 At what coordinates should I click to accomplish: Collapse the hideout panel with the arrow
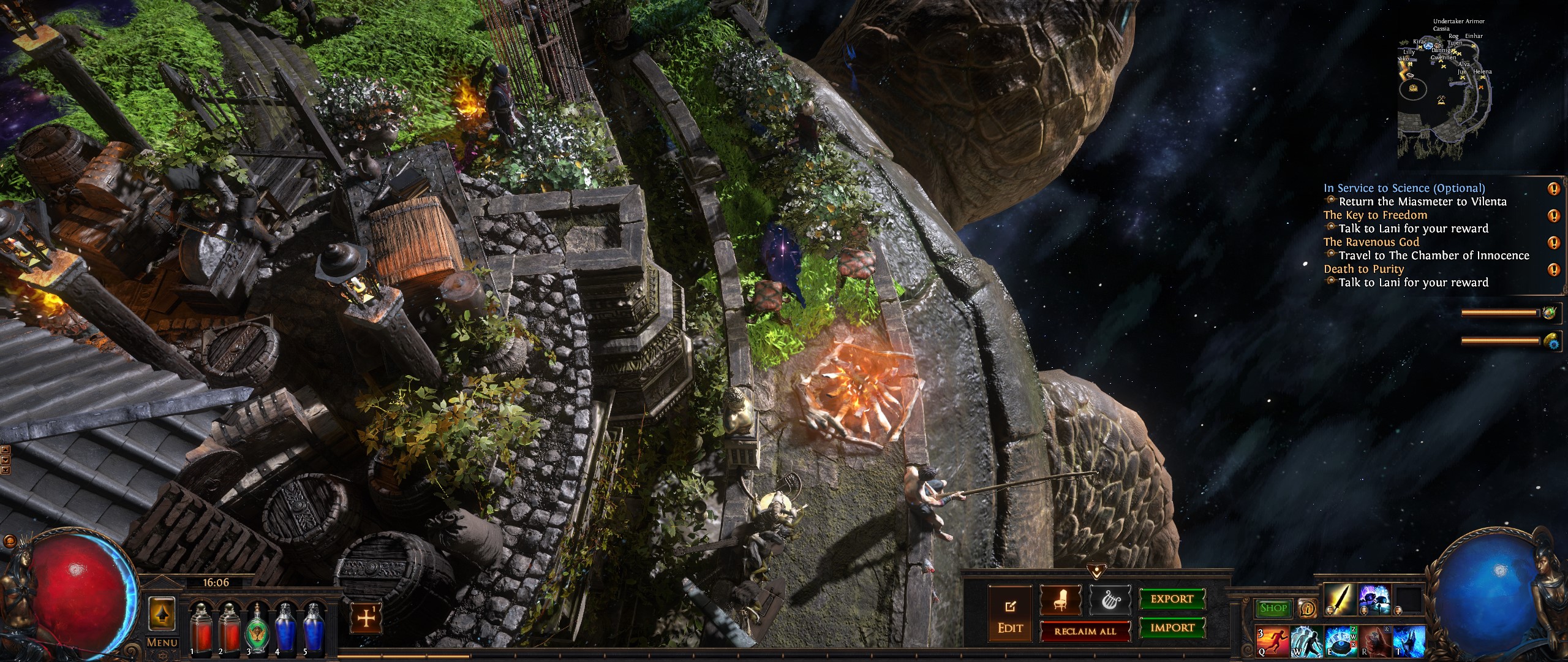1096,573
